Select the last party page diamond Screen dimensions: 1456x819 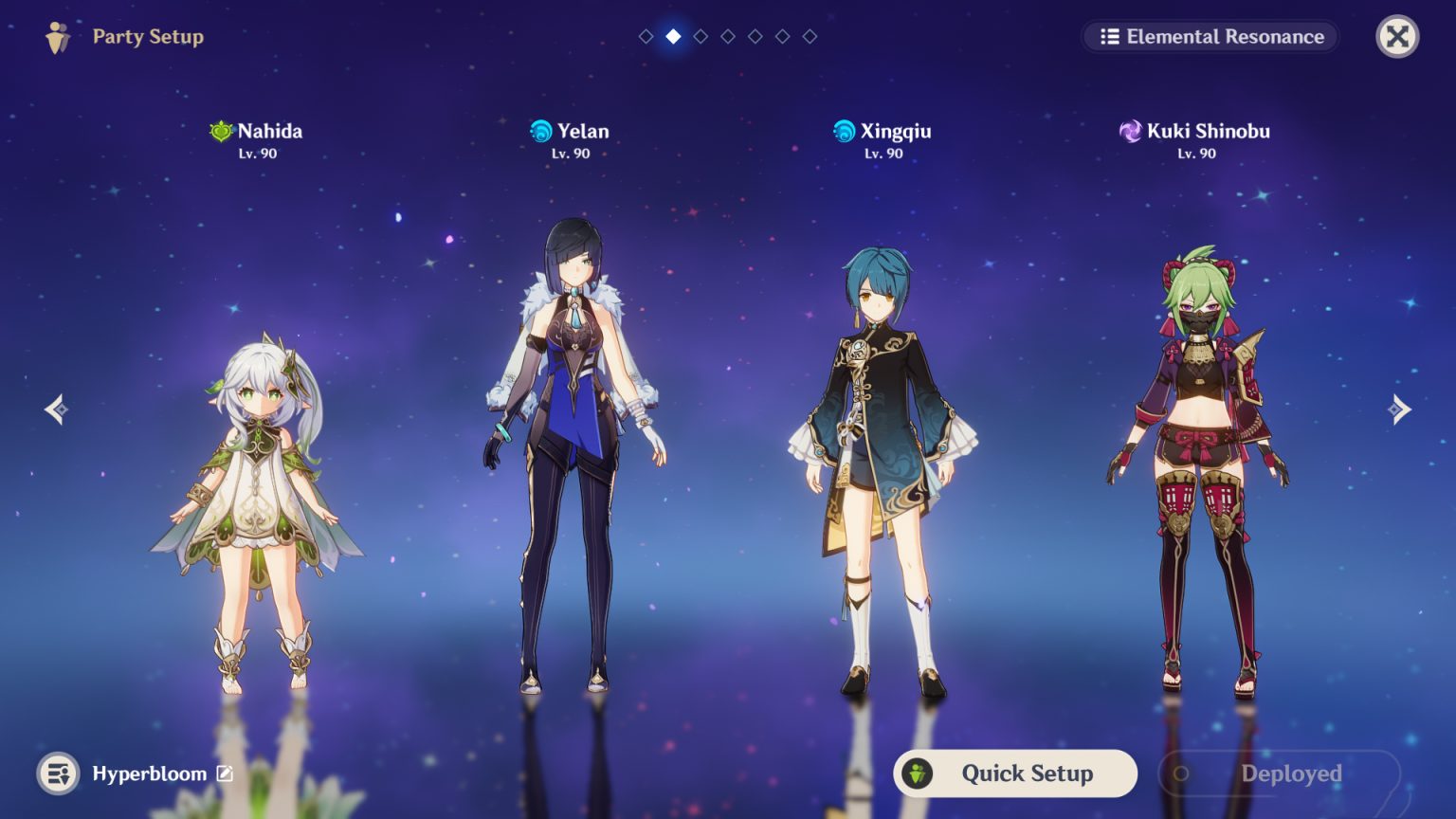click(809, 37)
